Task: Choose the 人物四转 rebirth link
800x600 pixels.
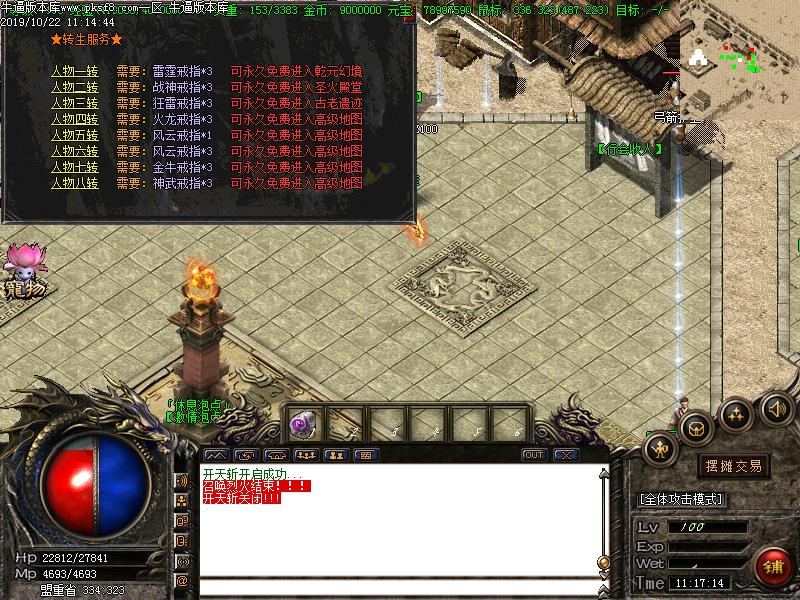Action: 75,119
